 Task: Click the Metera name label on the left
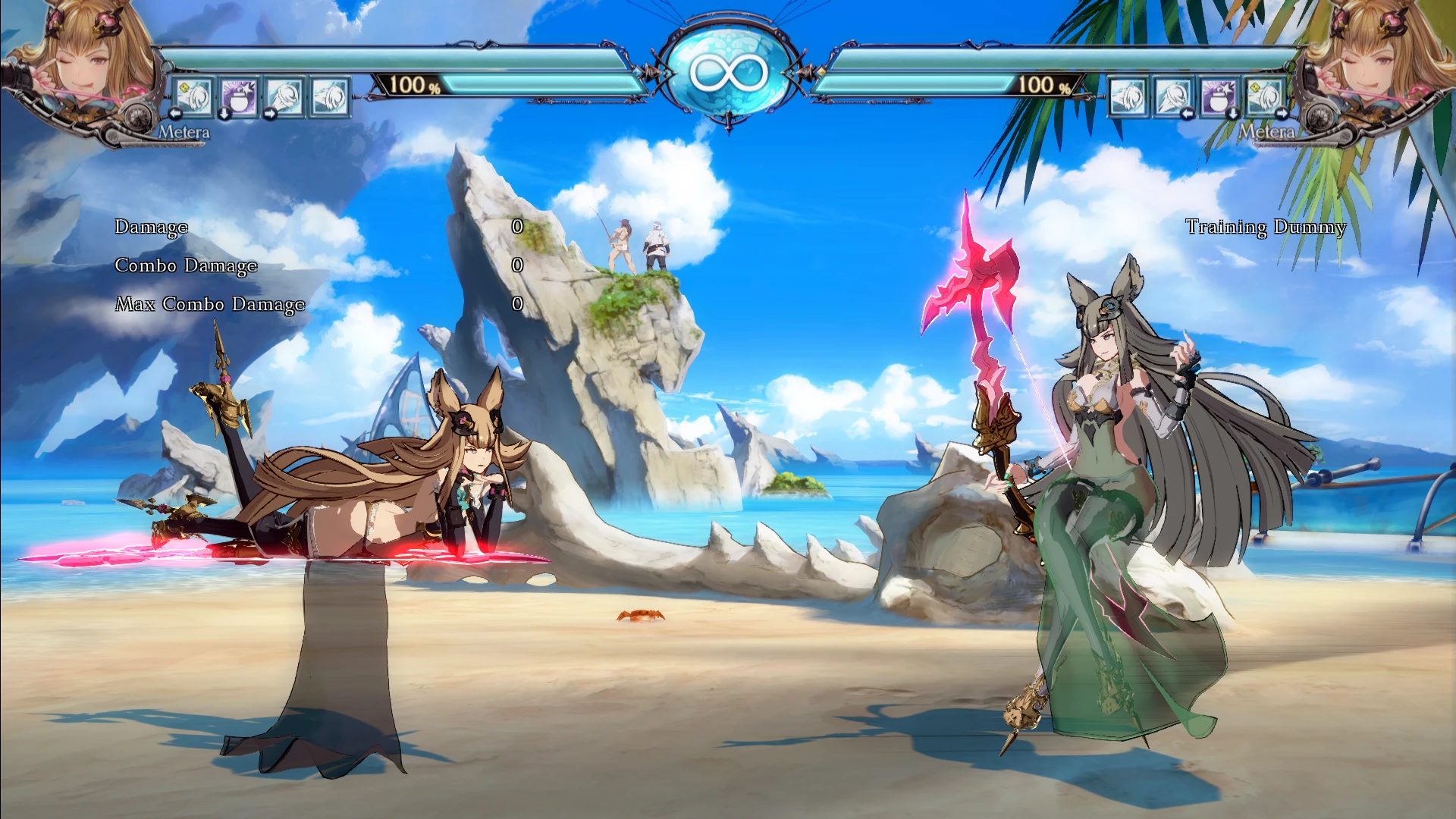(184, 130)
